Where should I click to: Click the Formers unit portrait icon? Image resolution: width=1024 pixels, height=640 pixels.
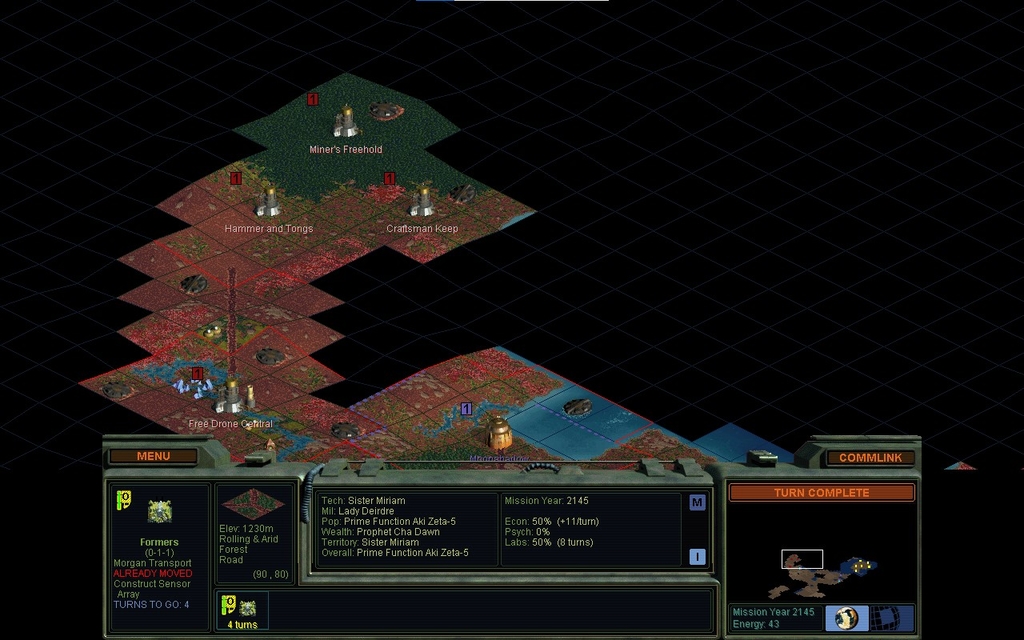click(x=160, y=512)
